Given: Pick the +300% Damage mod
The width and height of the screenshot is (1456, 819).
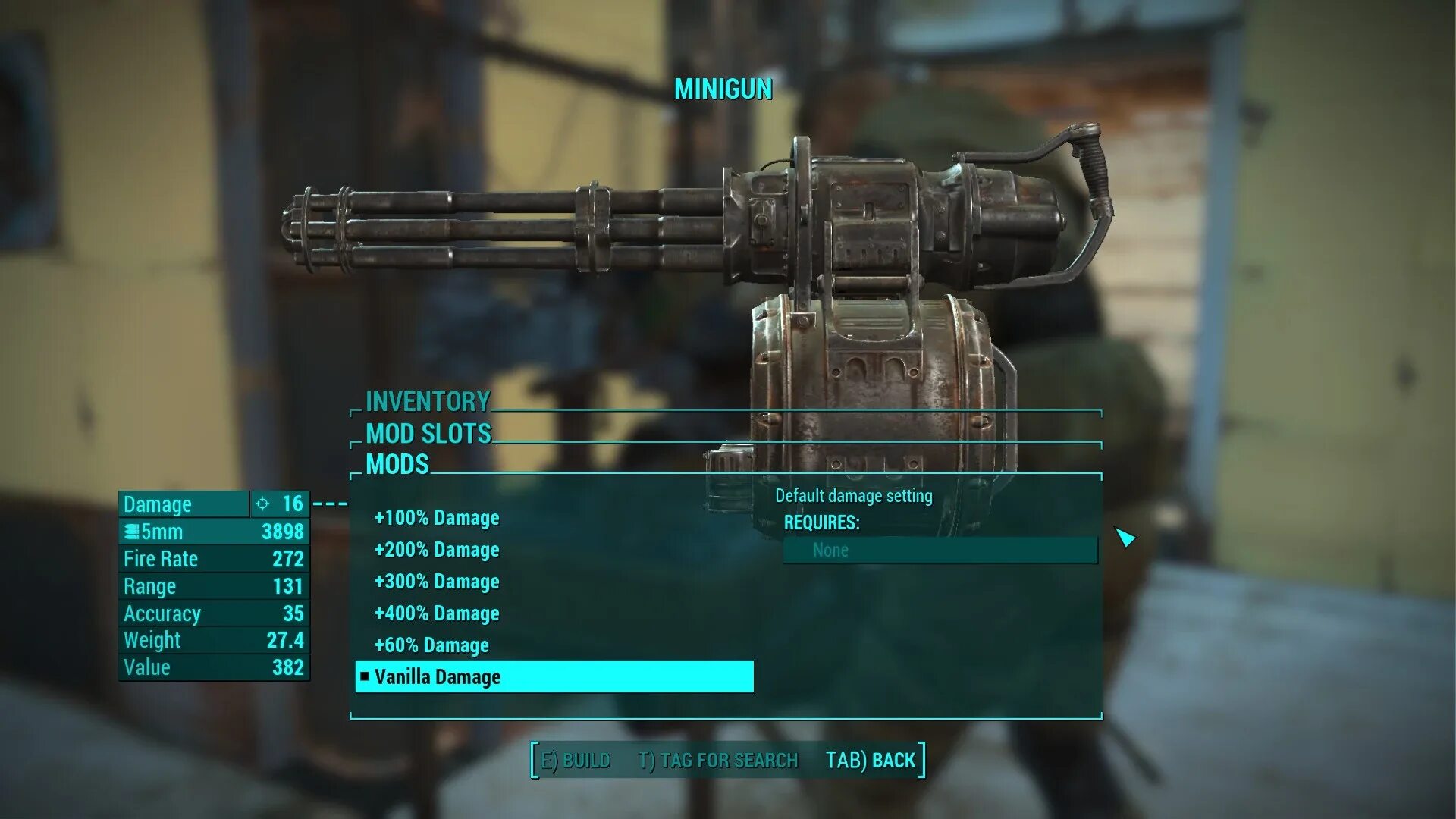Looking at the screenshot, I should coord(437,582).
